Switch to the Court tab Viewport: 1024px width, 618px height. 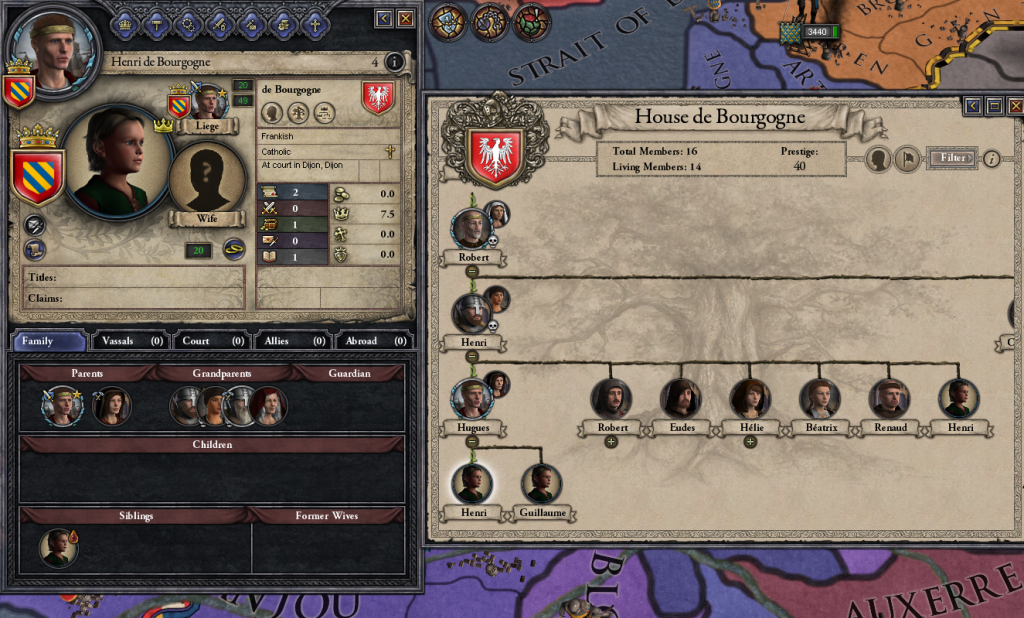click(x=210, y=341)
